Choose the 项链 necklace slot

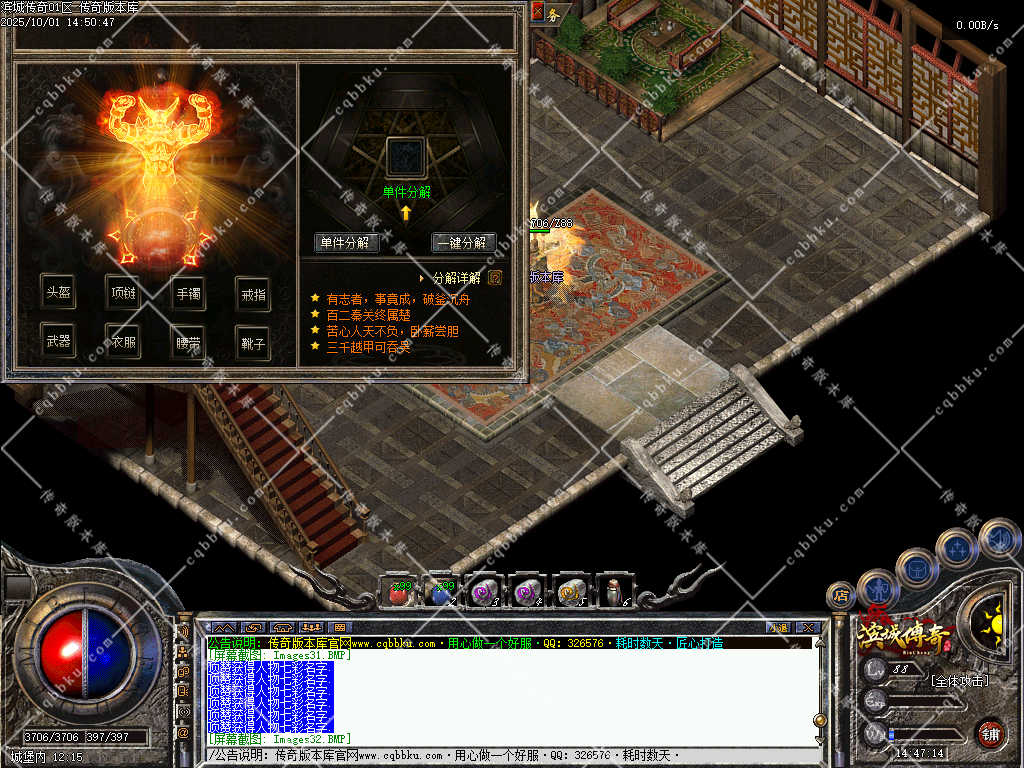123,294
